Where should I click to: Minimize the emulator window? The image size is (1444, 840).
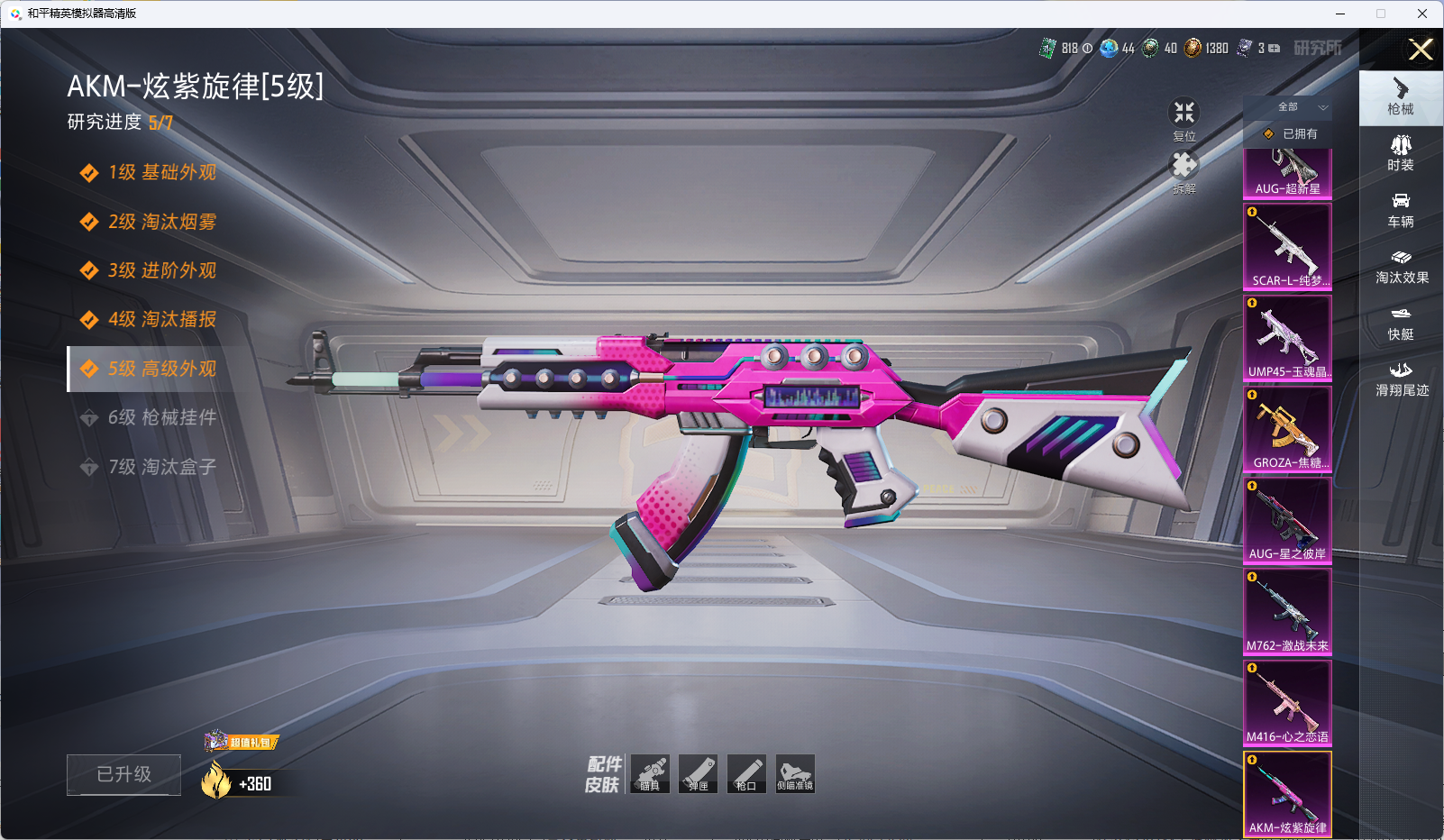[x=1340, y=14]
